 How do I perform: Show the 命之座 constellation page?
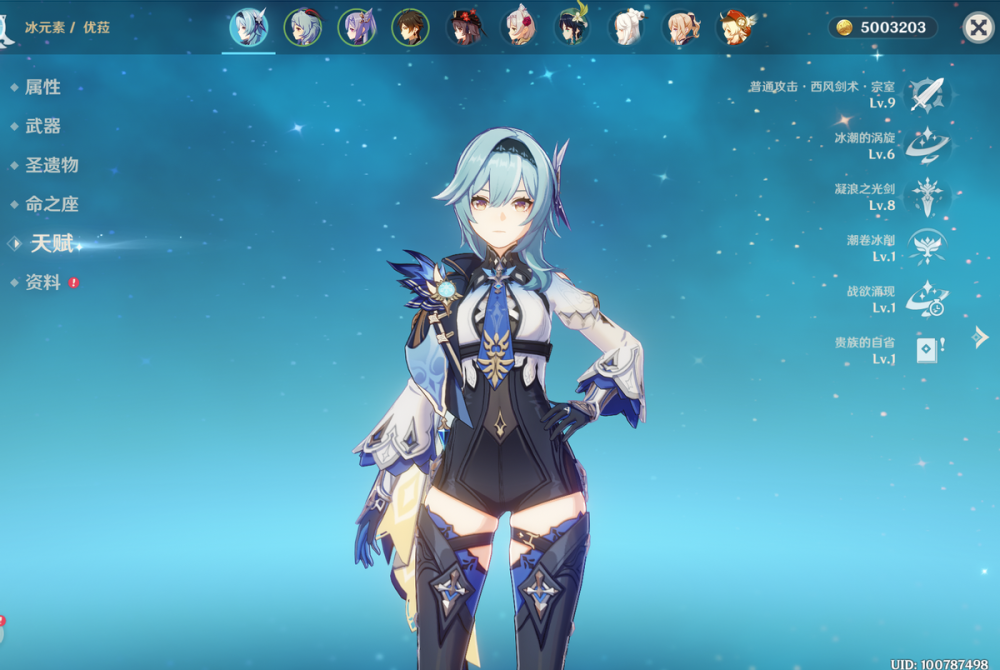pyautogui.click(x=51, y=204)
